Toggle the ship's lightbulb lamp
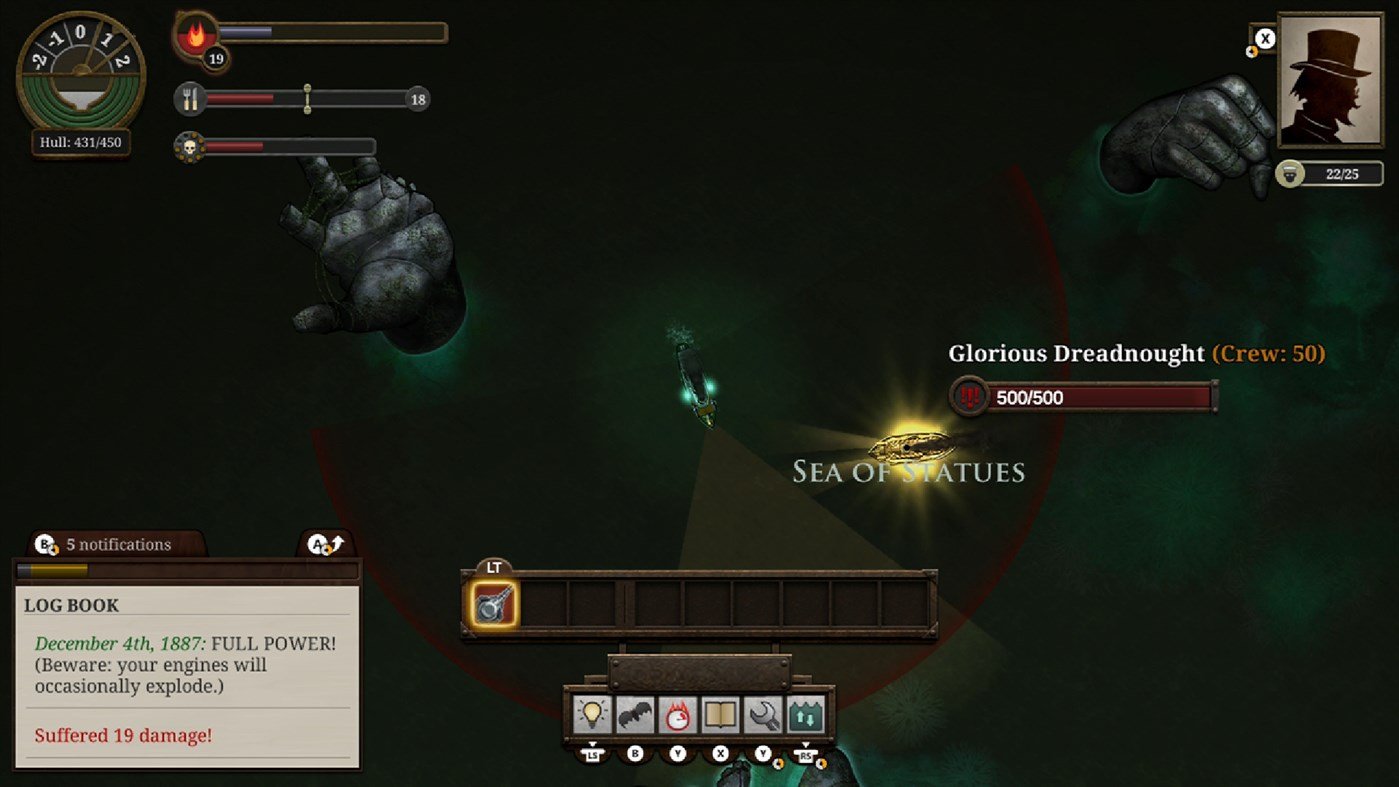Viewport: 1399px width, 787px height. (x=592, y=715)
